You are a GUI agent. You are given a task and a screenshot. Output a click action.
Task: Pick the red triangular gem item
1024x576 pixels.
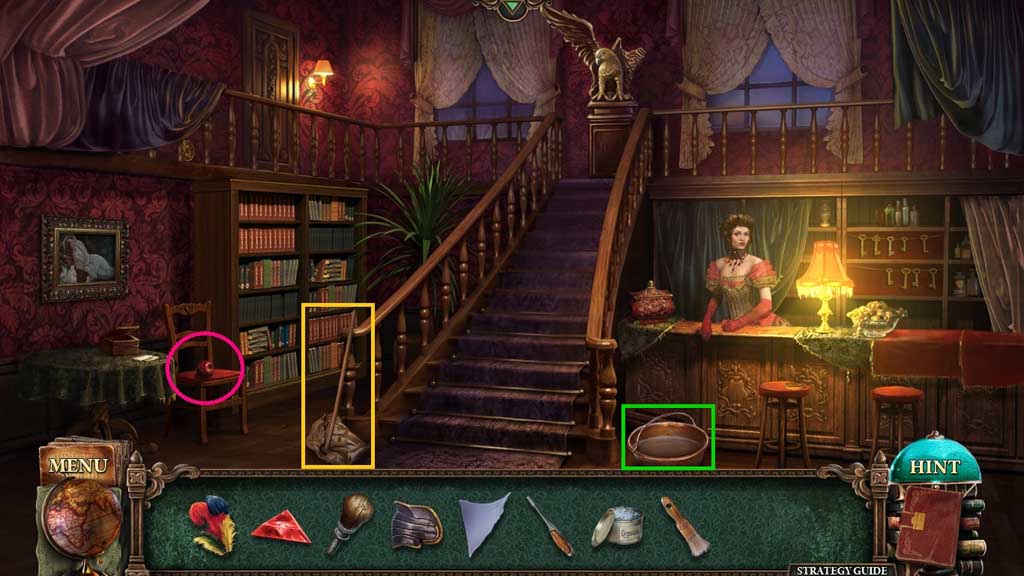pyautogui.click(x=279, y=526)
